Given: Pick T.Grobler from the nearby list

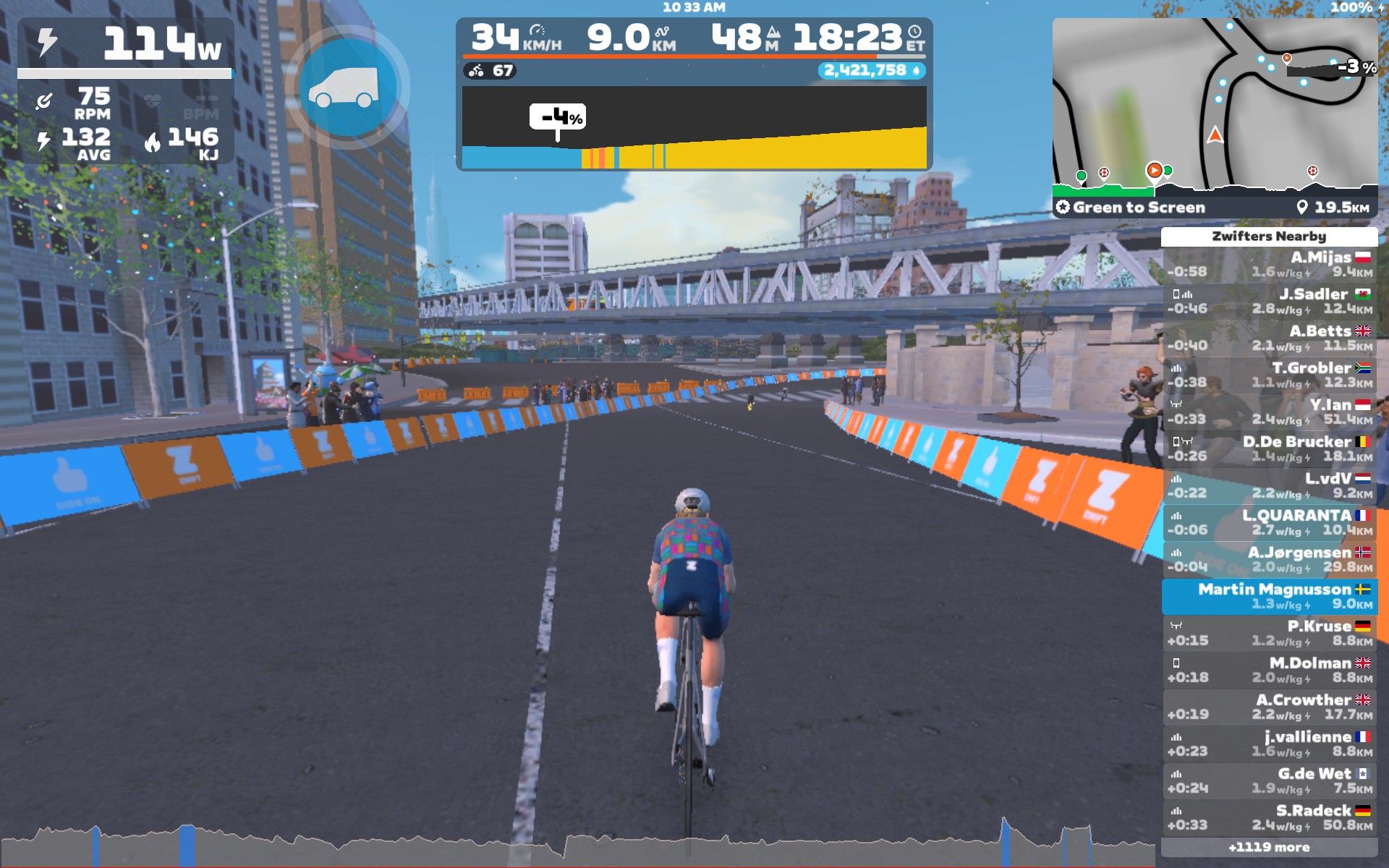Looking at the screenshot, I should [1269, 375].
